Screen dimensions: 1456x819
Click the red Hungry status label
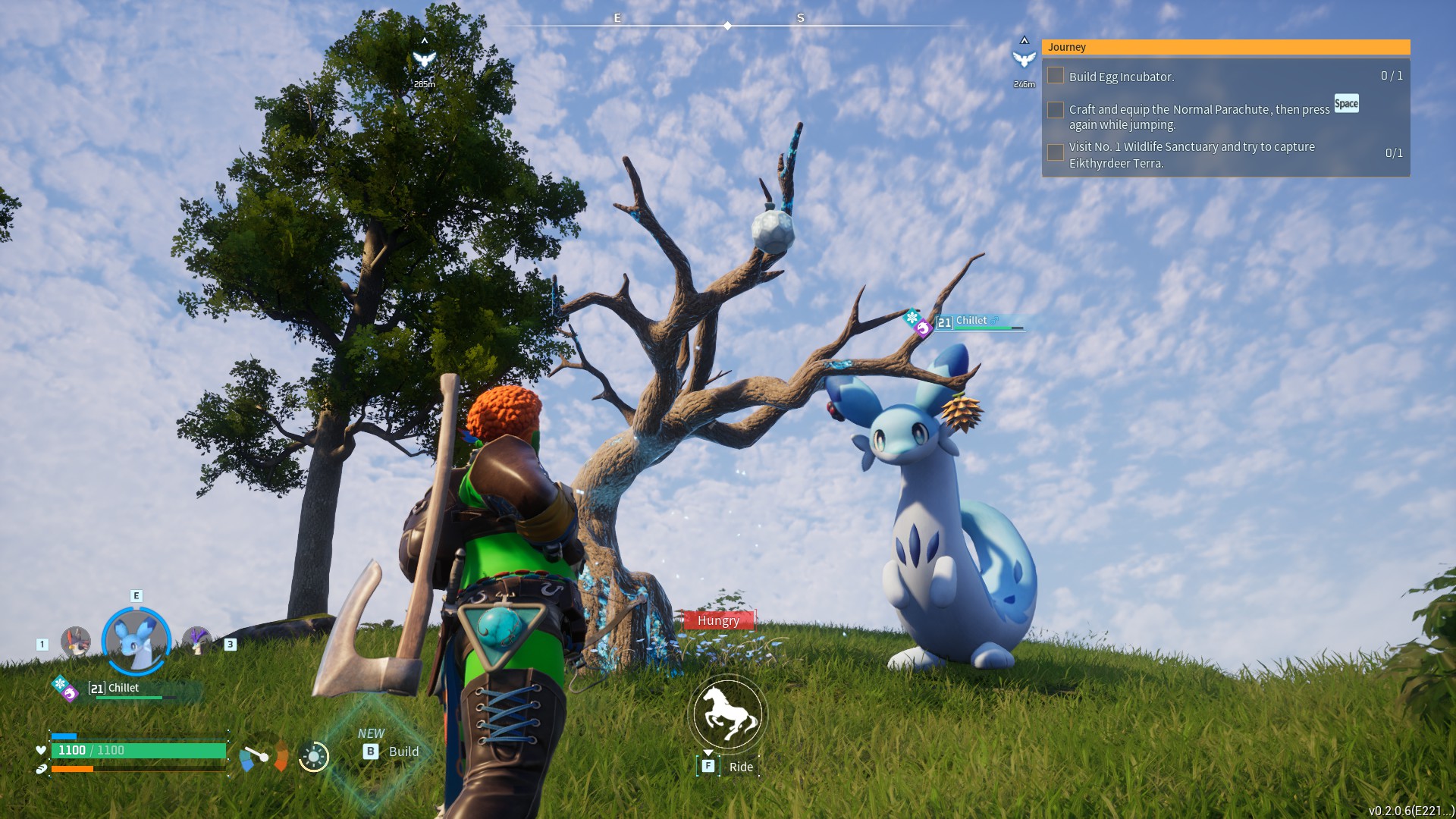[x=718, y=620]
